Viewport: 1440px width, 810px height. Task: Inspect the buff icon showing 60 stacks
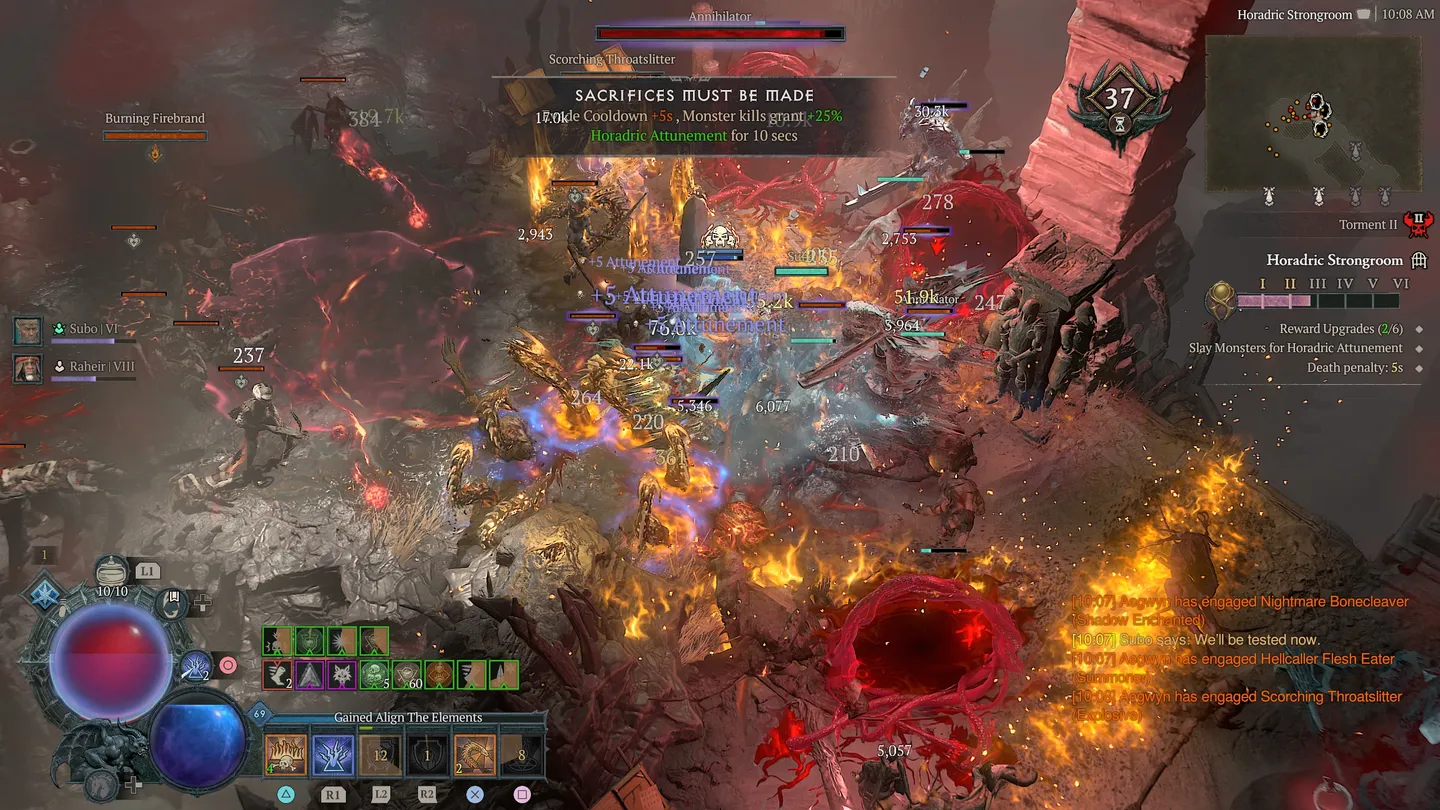click(x=407, y=675)
